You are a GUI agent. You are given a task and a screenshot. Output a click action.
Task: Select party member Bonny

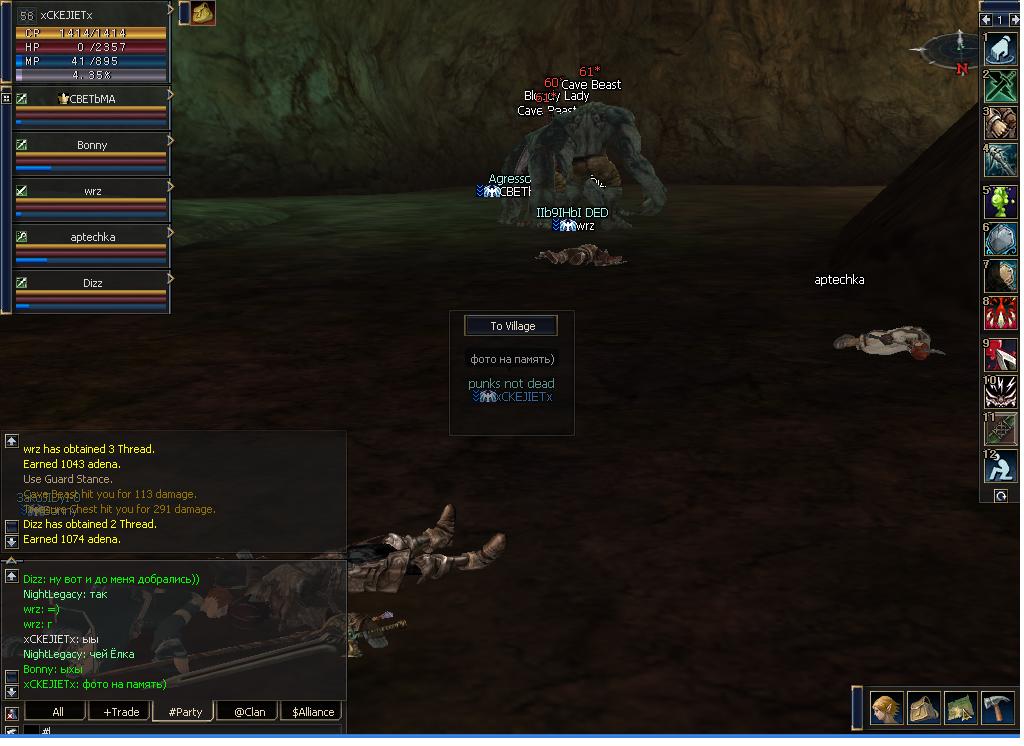(91, 146)
